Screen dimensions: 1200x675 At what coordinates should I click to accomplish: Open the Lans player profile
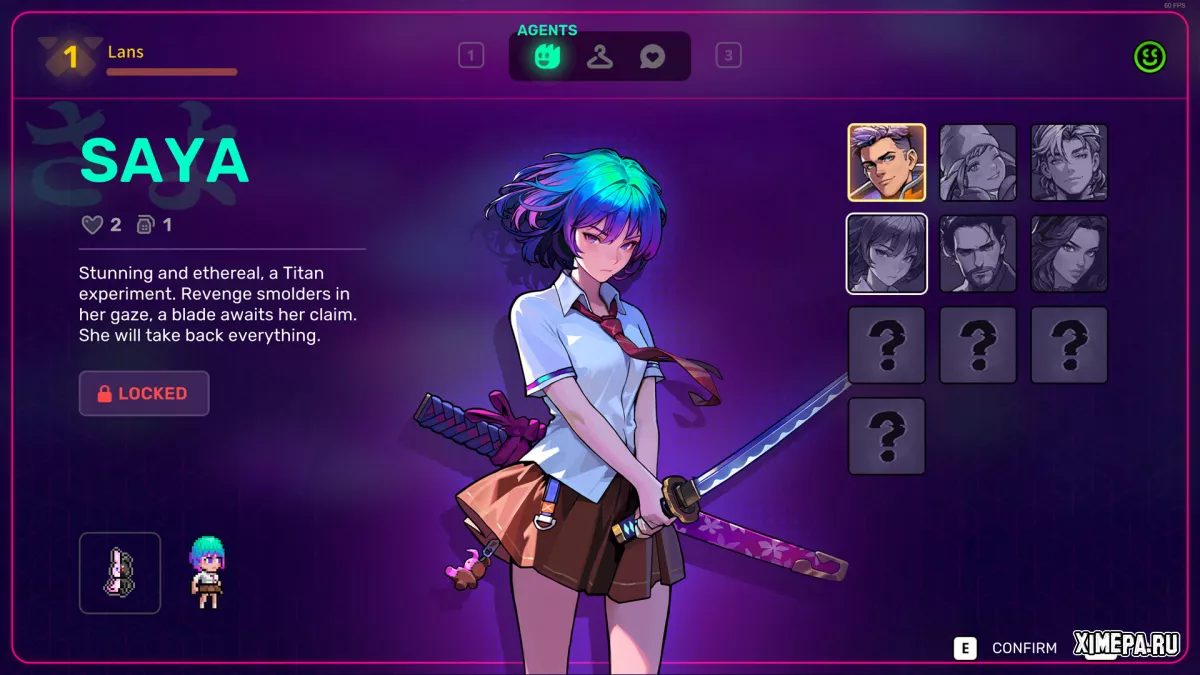(x=126, y=53)
